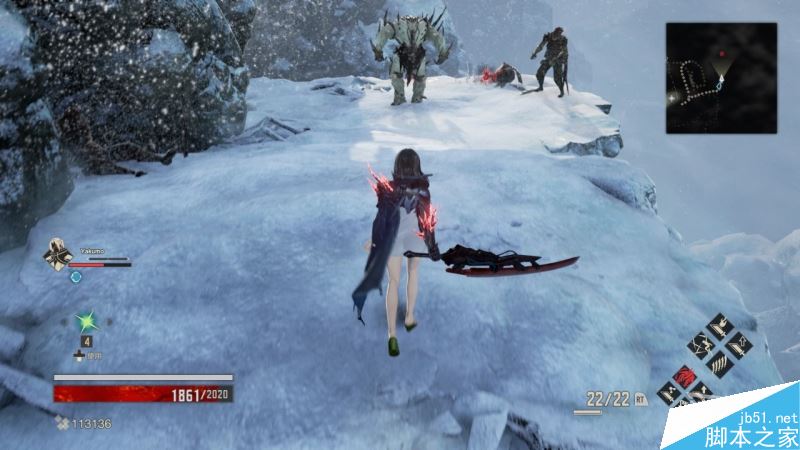This screenshot has width=800, height=450.
Task: Use the green star quick item
Action: 86,322
